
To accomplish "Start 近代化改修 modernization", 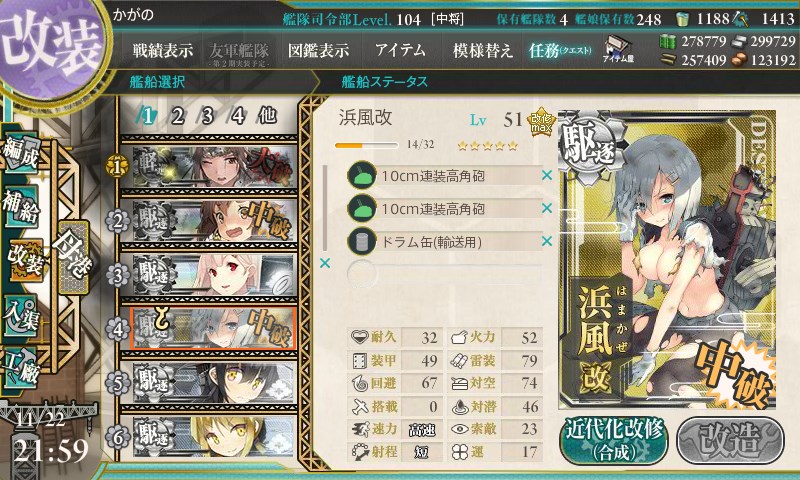I will (x=614, y=437).
